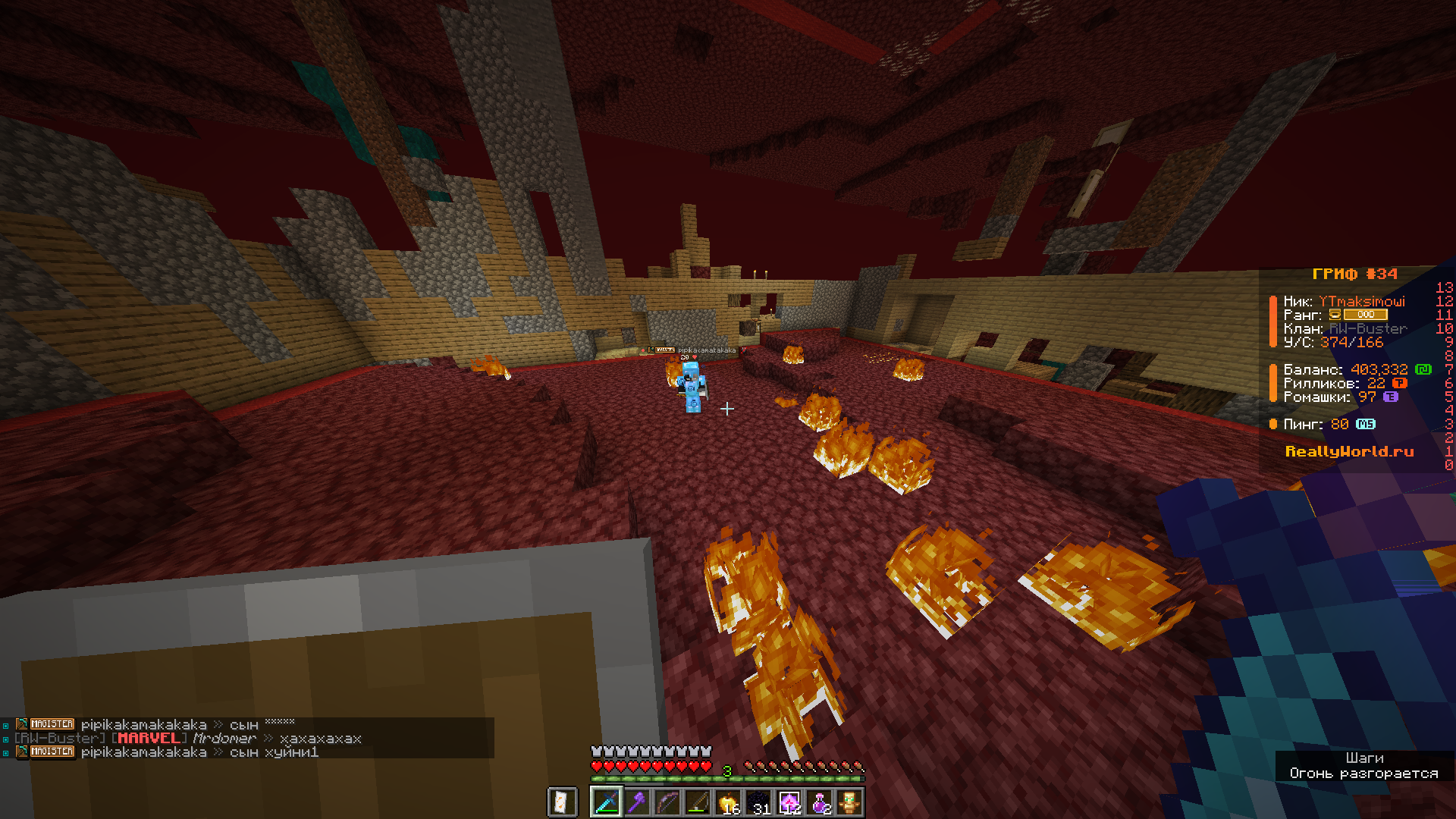Choose the purple potion slot

(819, 802)
